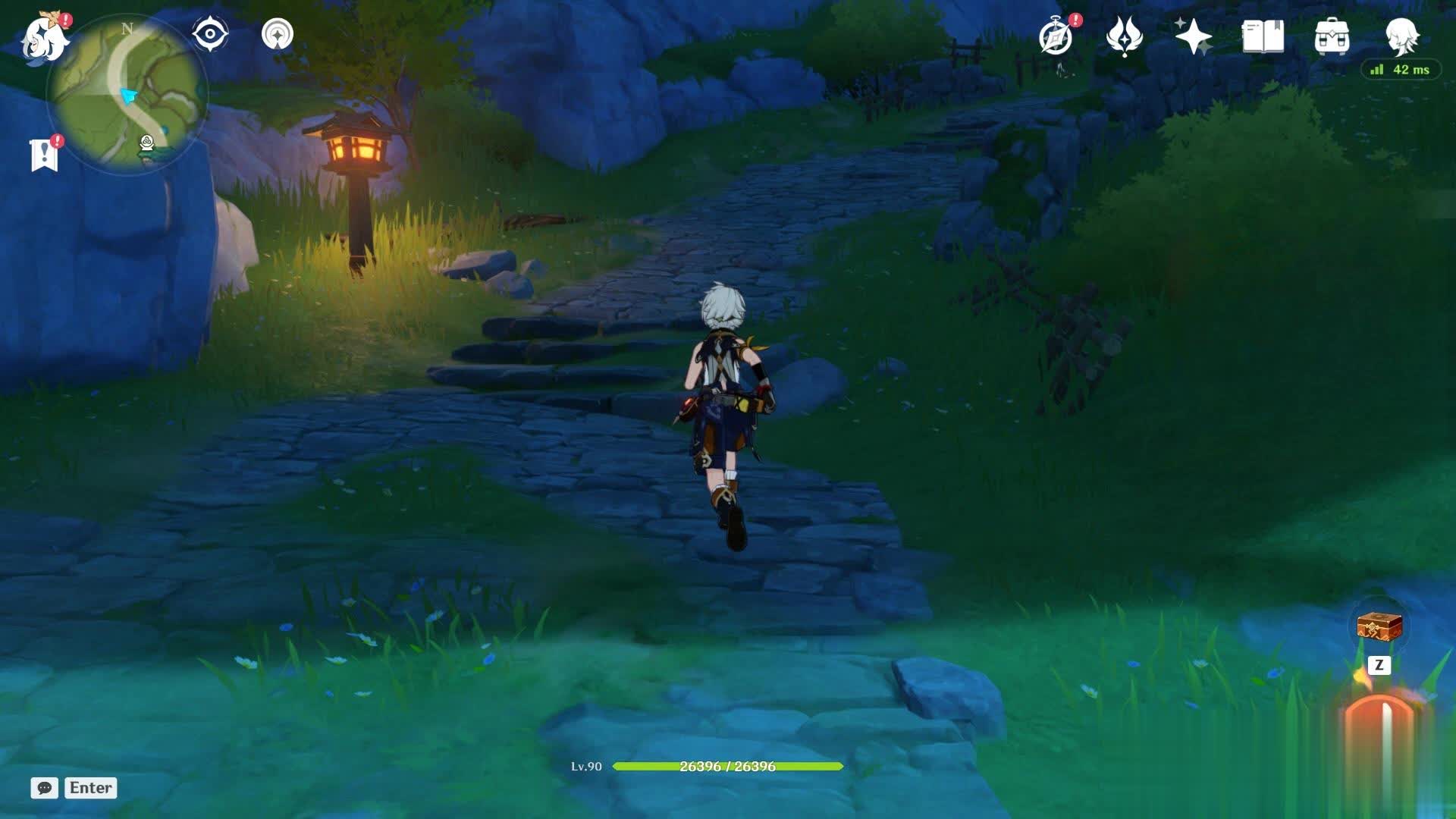Open the adventurer handbook book icon
This screenshot has height=819, width=1456.
(1263, 36)
